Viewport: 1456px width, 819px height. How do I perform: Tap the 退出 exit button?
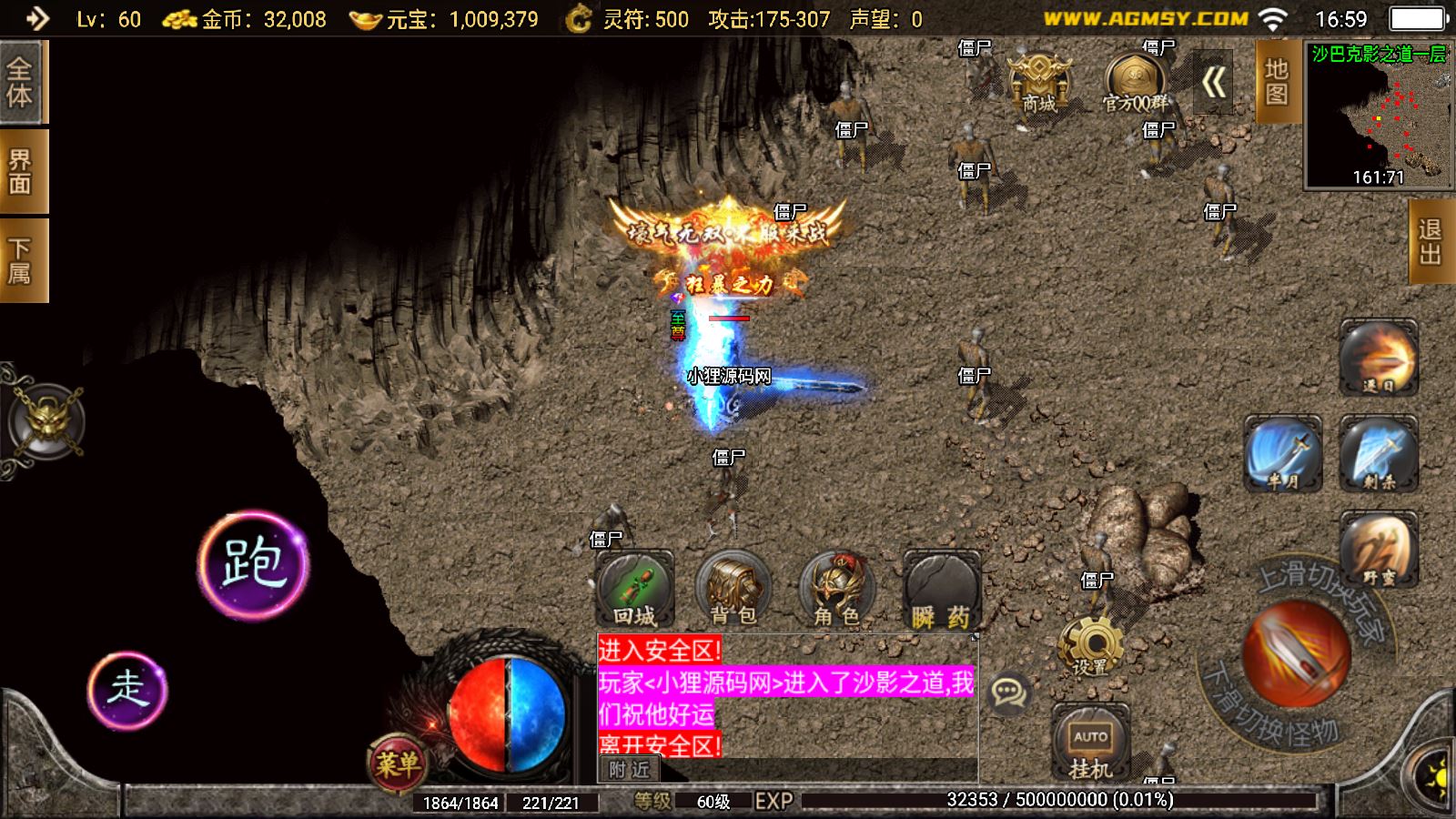point(1431,242)
